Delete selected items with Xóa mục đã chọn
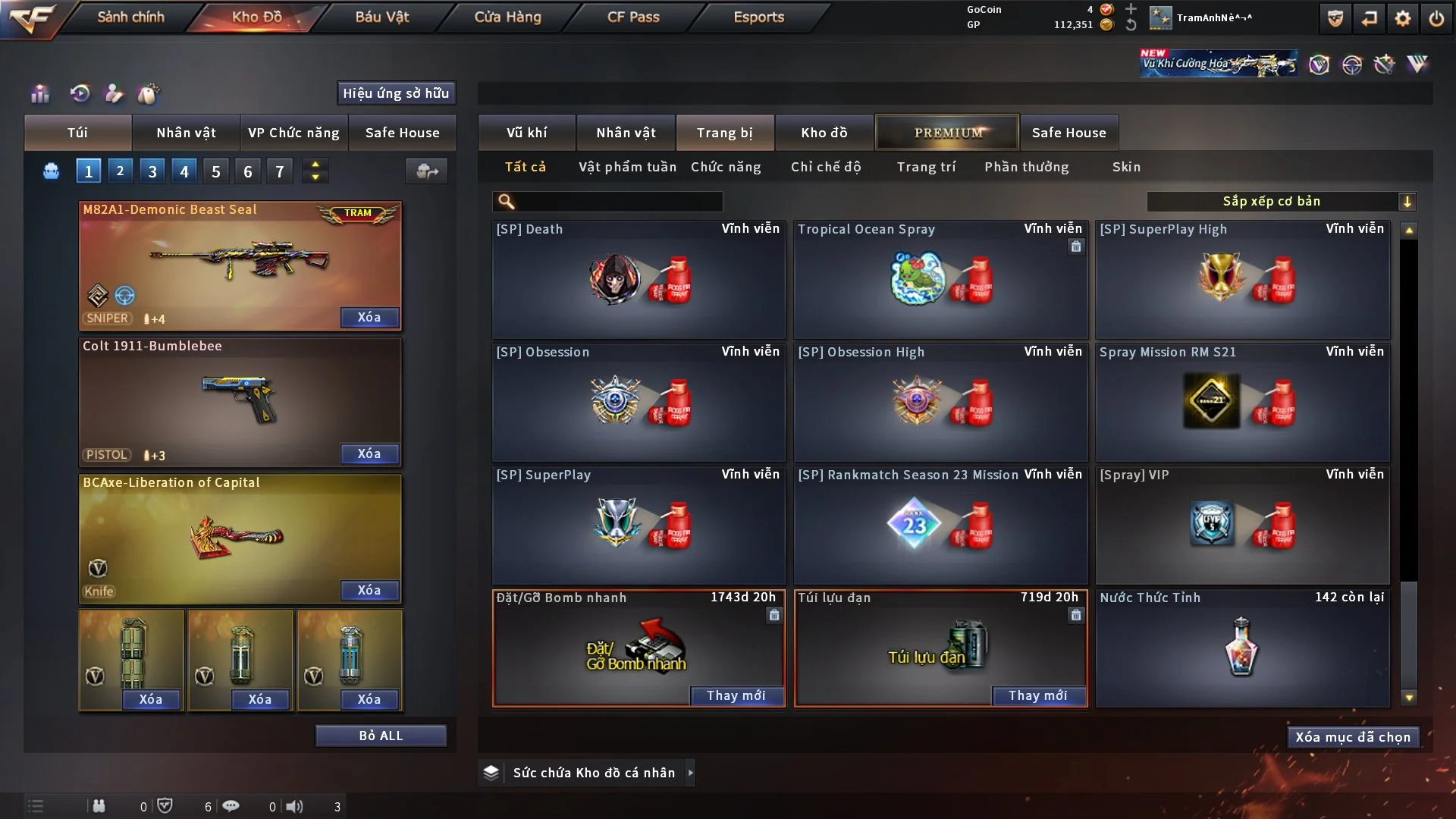 click(x=1353, y=737)
